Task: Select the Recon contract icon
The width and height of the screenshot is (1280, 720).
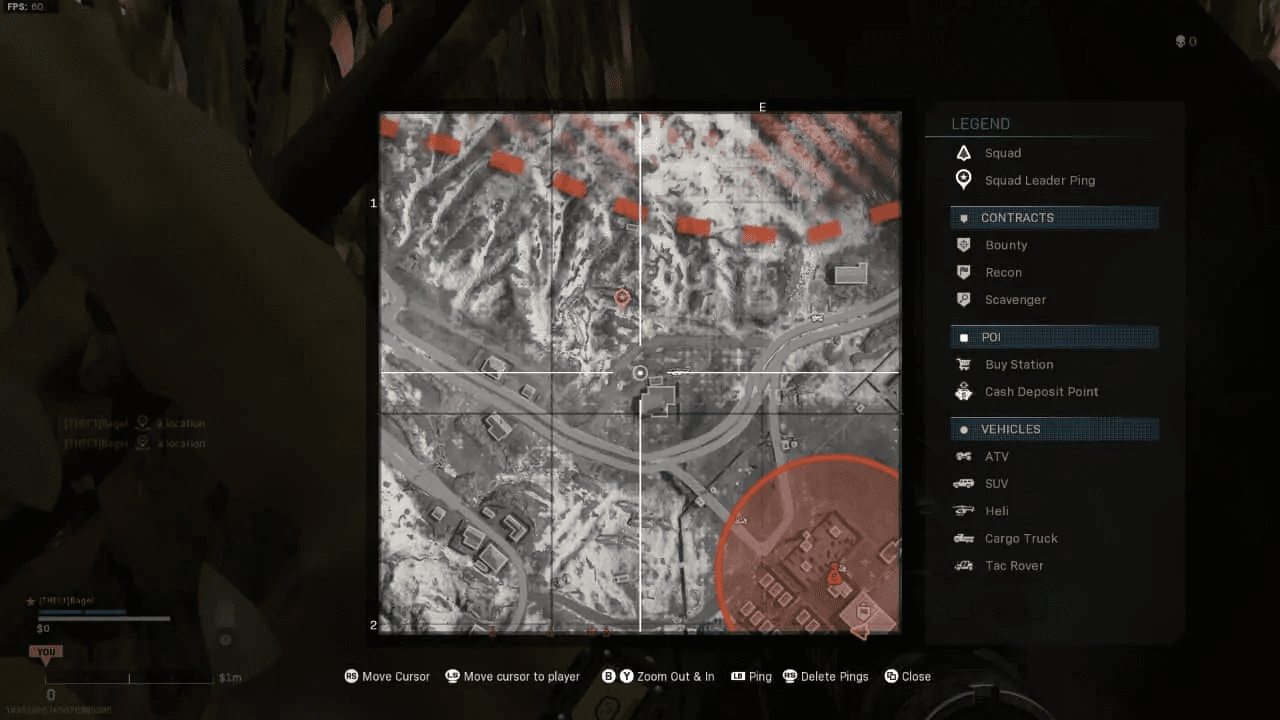Action: (x=963, y=272)
